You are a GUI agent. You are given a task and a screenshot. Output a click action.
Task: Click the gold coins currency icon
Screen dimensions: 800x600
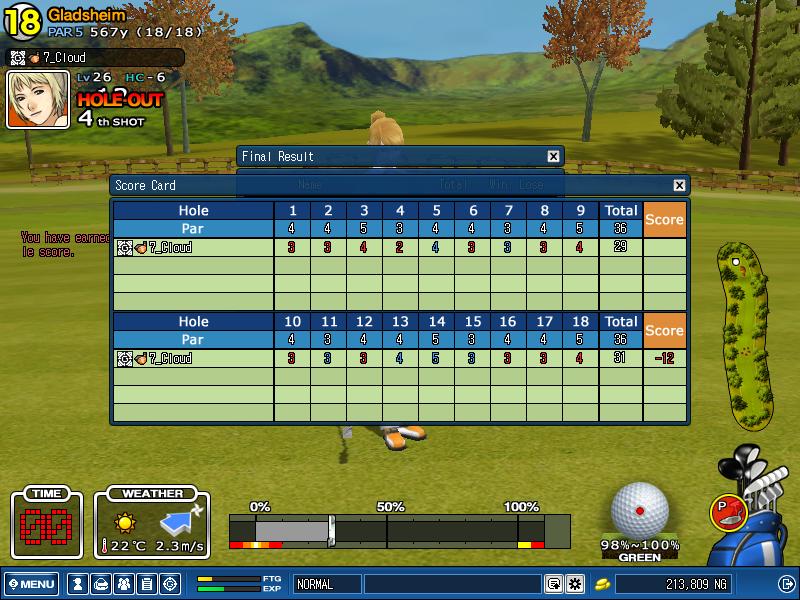point(603,584)
